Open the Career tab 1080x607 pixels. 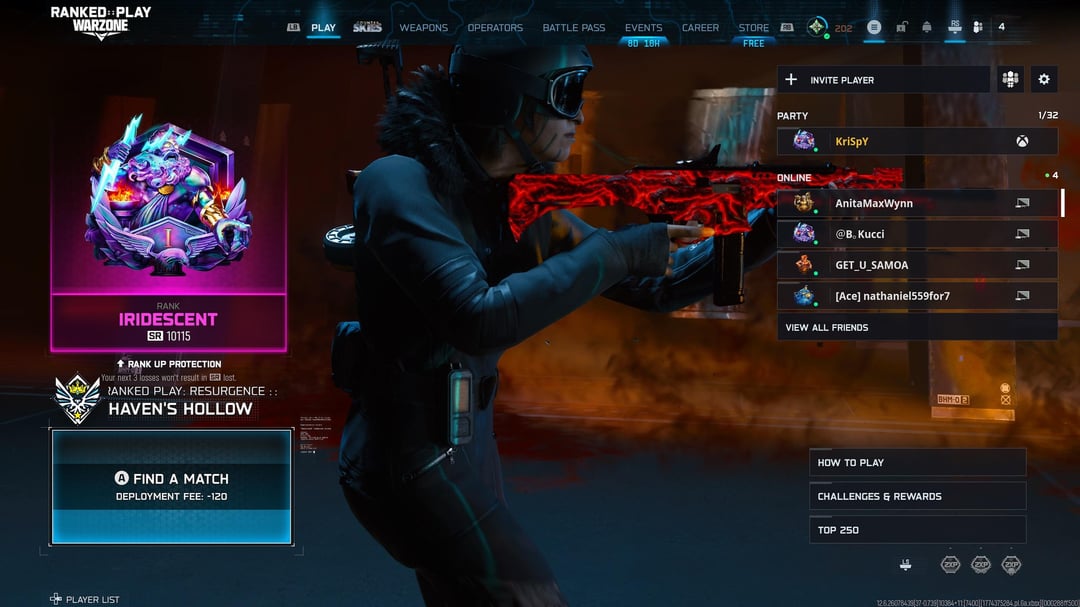tap(700, 28)
